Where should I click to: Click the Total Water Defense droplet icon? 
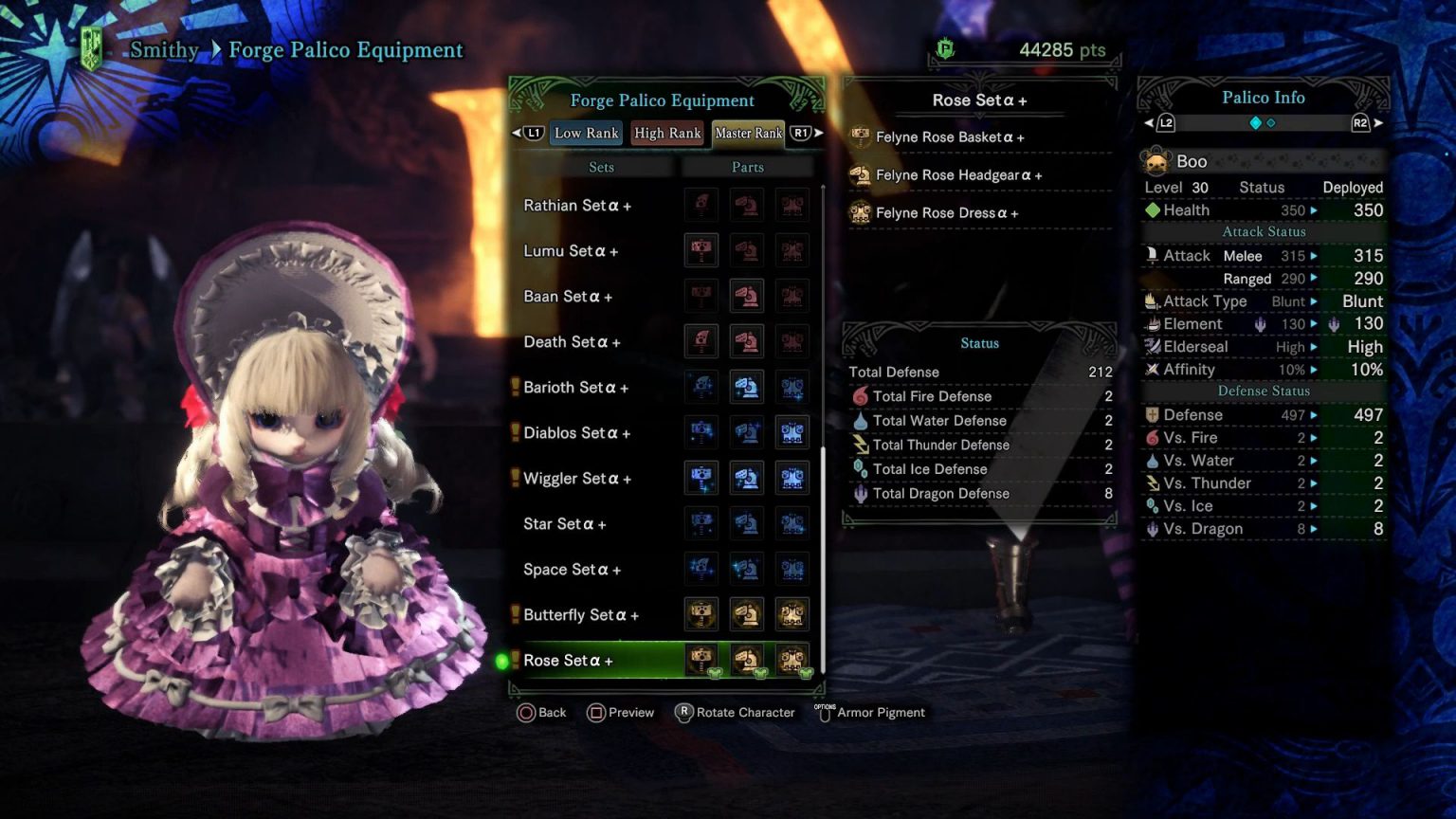click(x=863, y=421)
